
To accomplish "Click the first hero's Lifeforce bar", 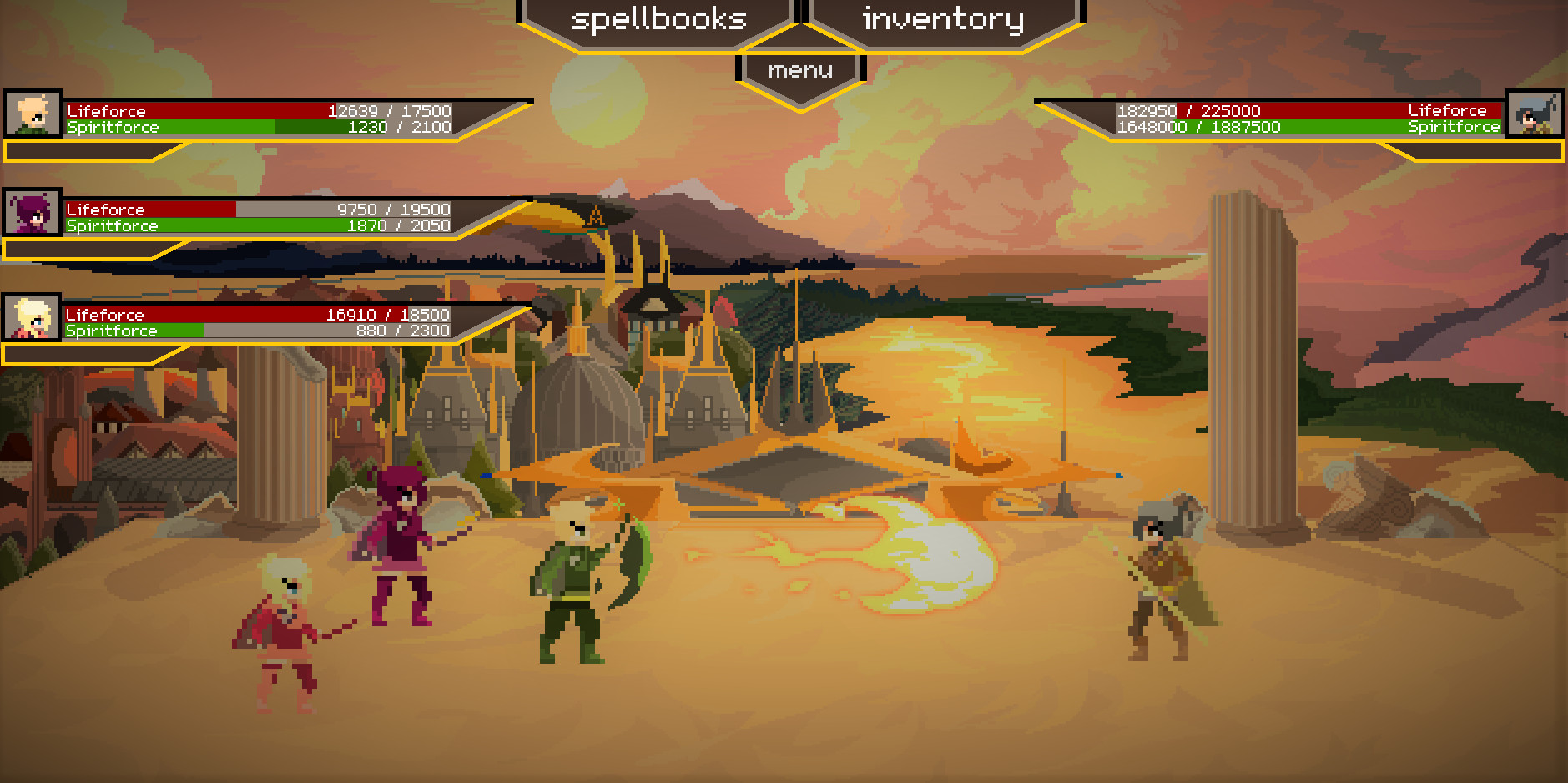I will point(250,110).
